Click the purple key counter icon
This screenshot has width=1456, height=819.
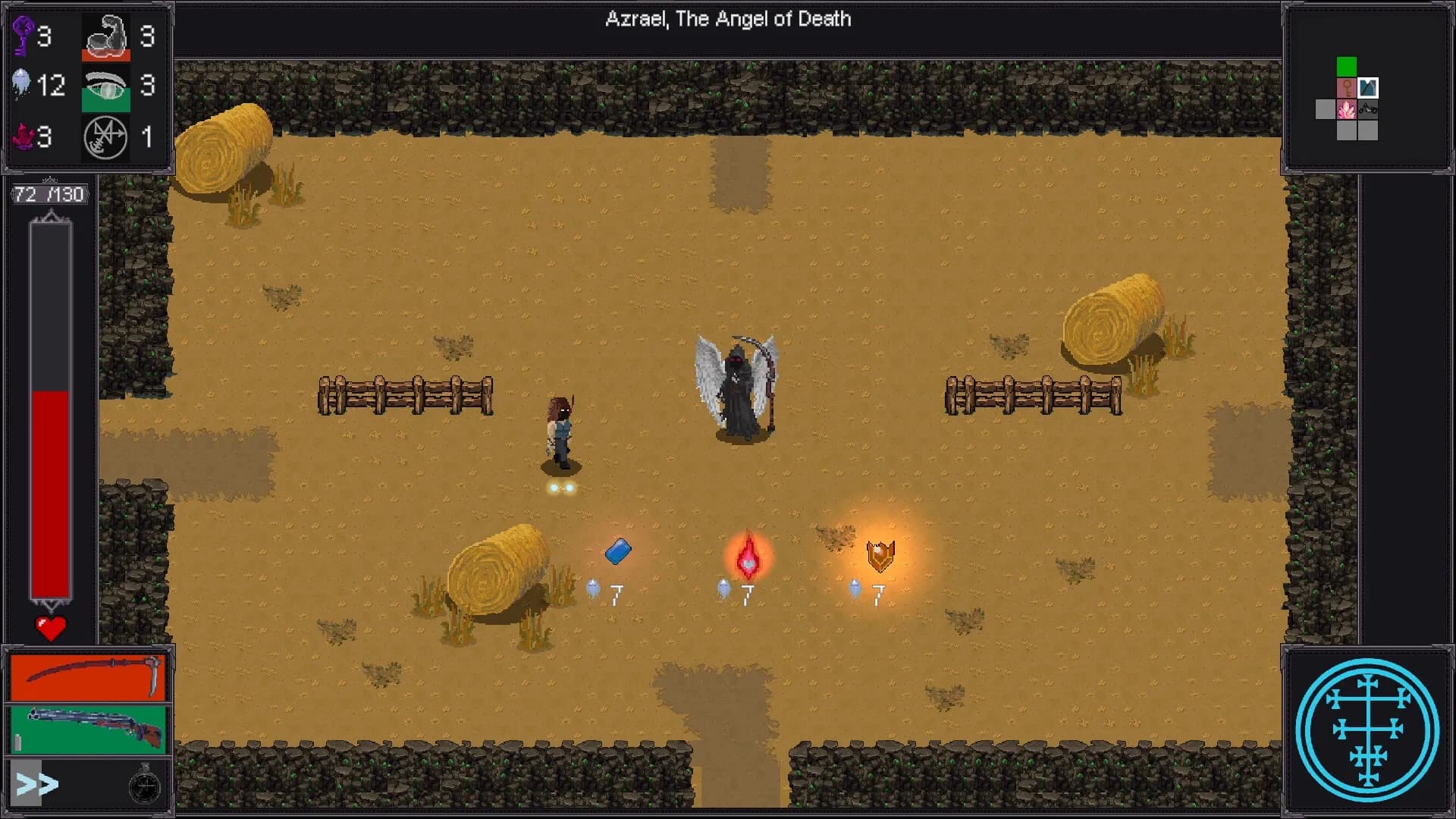tap(24, 35)
